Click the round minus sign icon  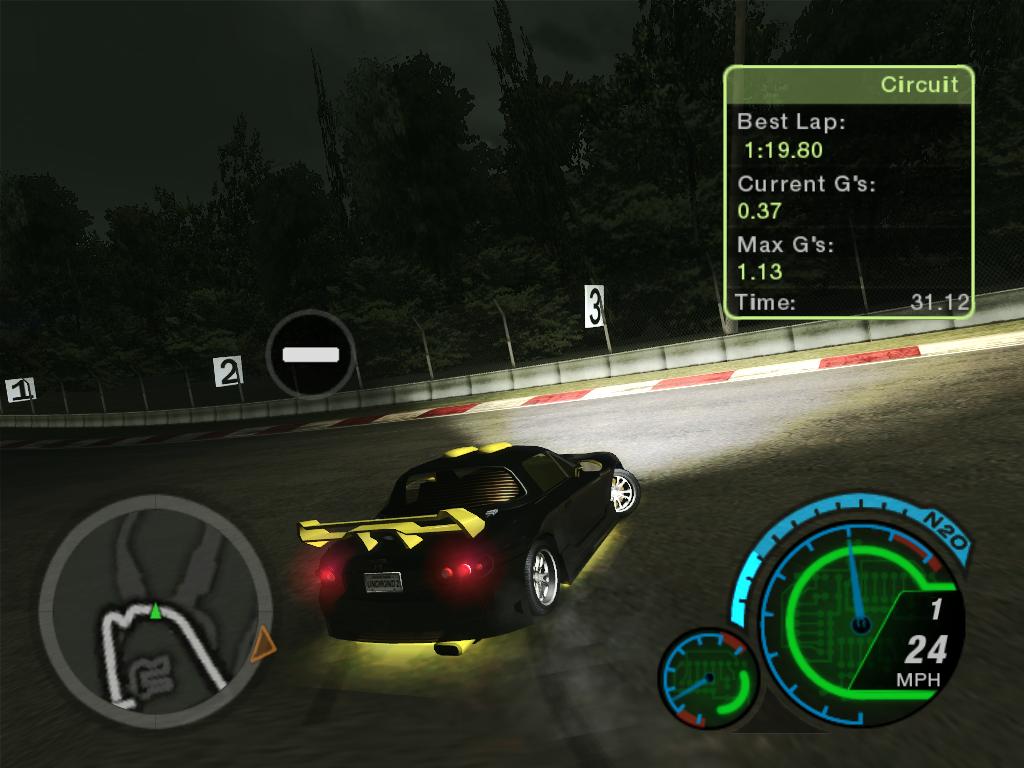311,354
